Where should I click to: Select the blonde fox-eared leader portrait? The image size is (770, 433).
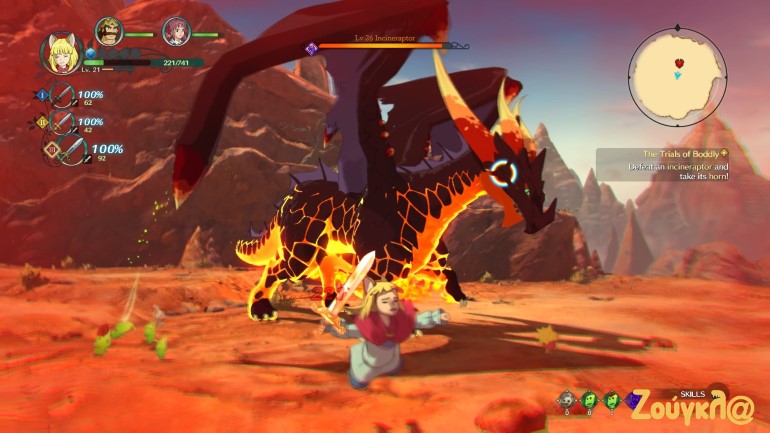click(59, 52)
